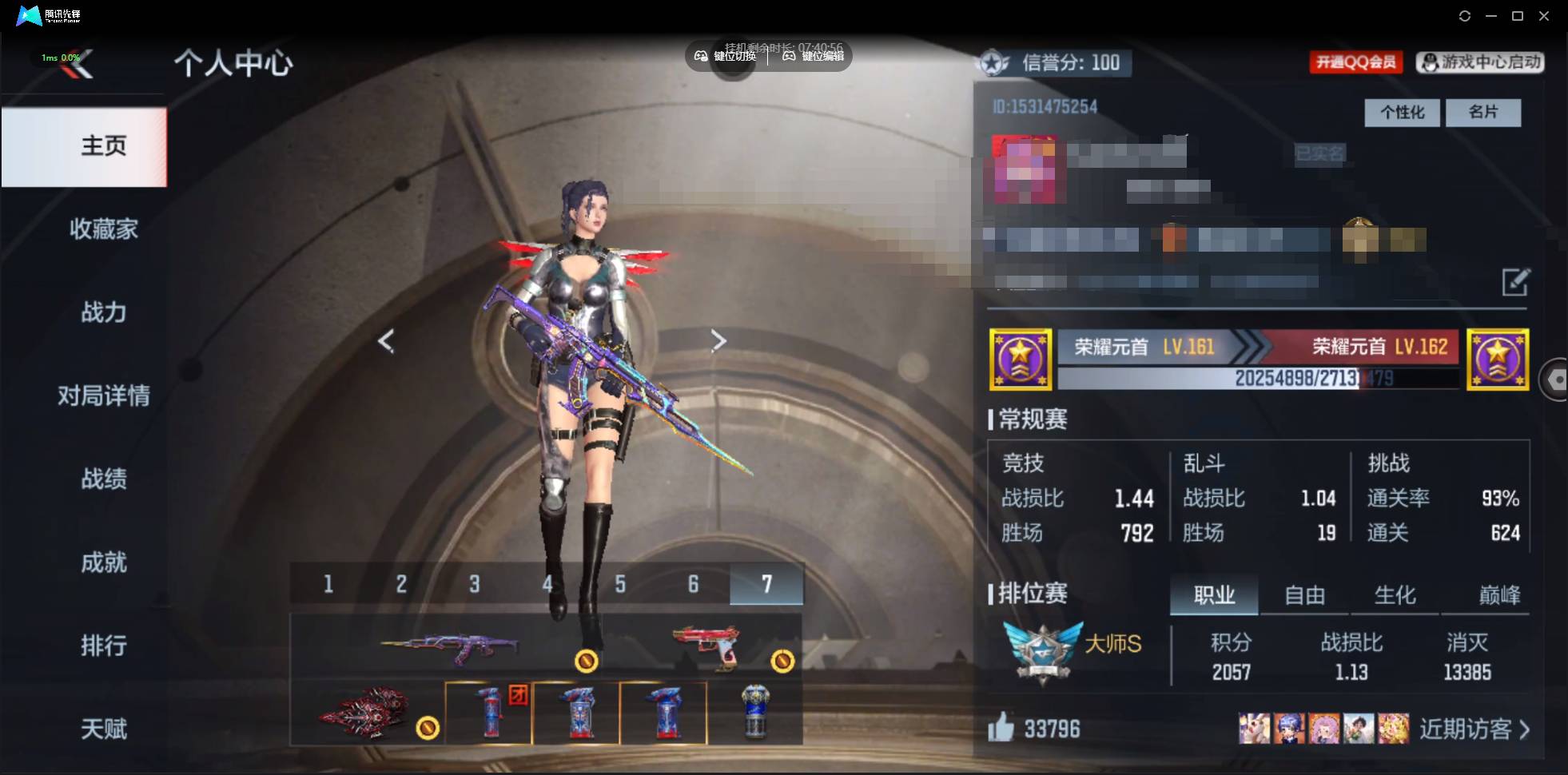Click the left arrow to view previous character

pos(387,341)
